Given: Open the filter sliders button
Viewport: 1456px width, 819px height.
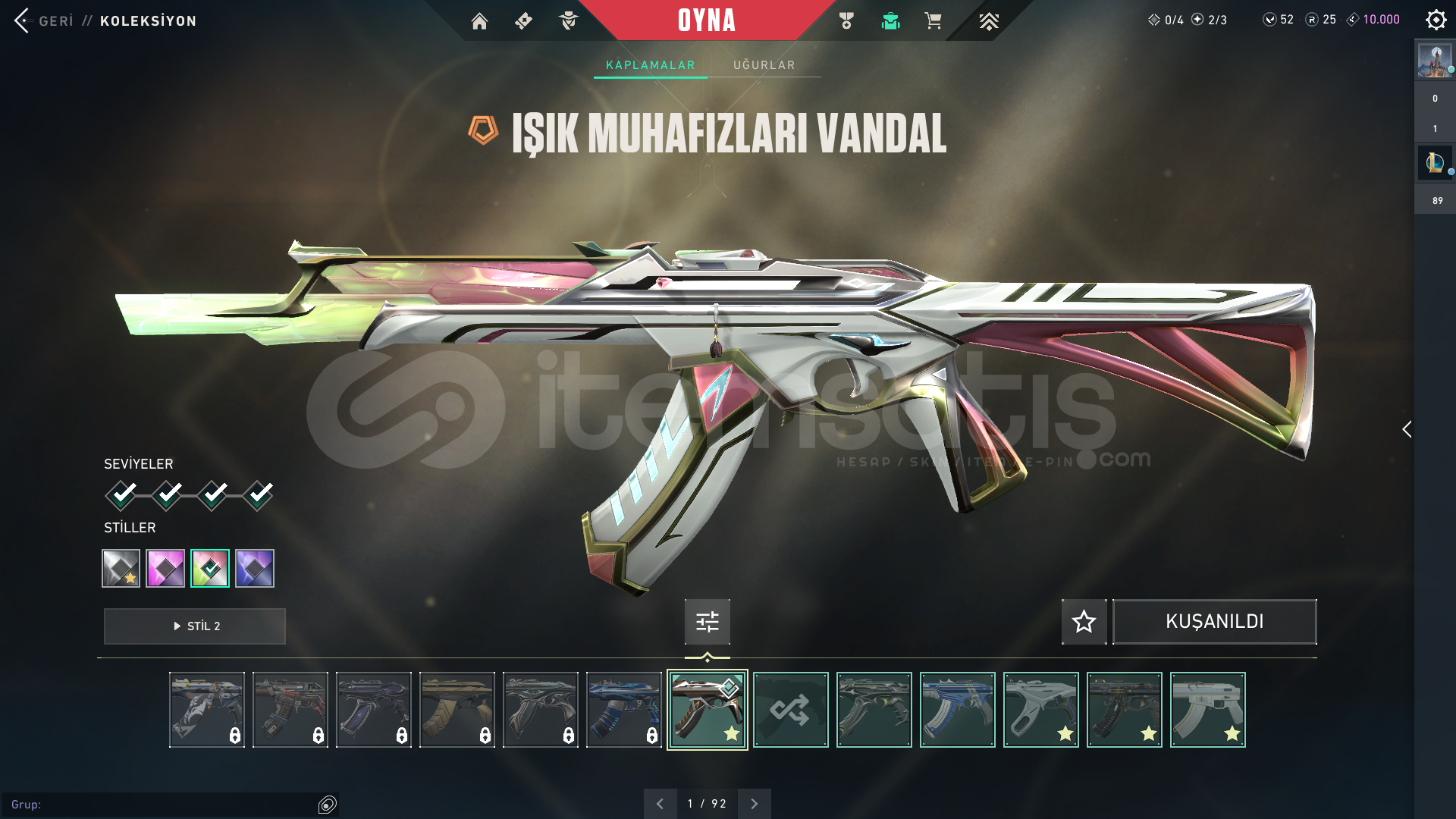Looking at the screenshot, I should [x=707, y=622].
